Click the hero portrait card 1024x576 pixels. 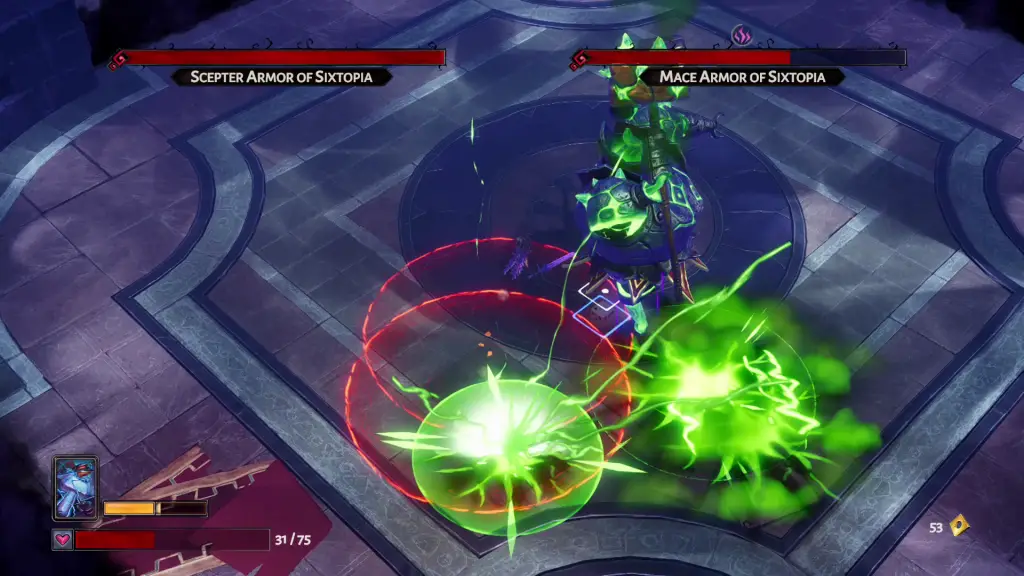click(x=76, y=489)
